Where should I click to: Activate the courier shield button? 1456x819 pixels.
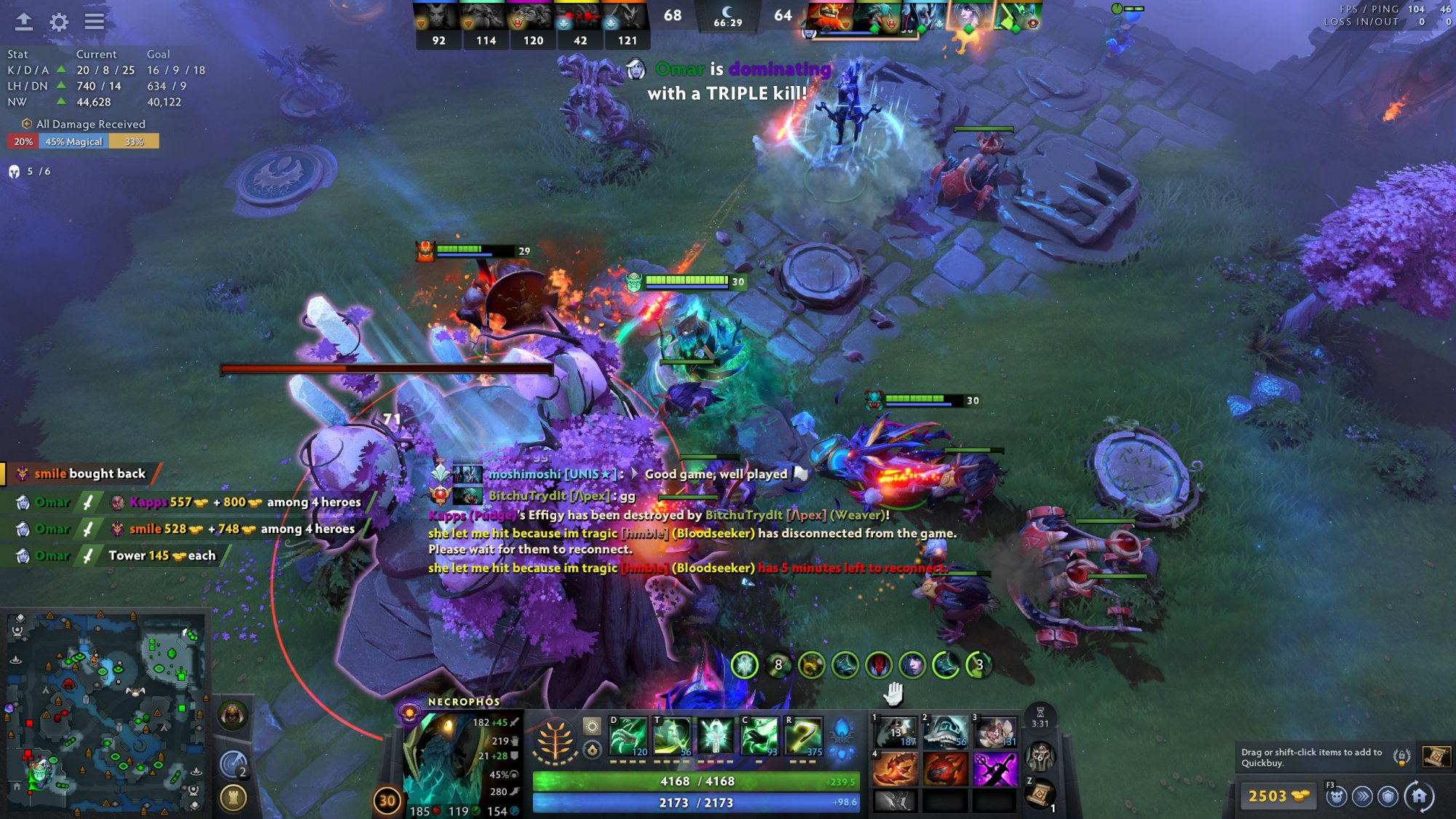[1388, 796]
